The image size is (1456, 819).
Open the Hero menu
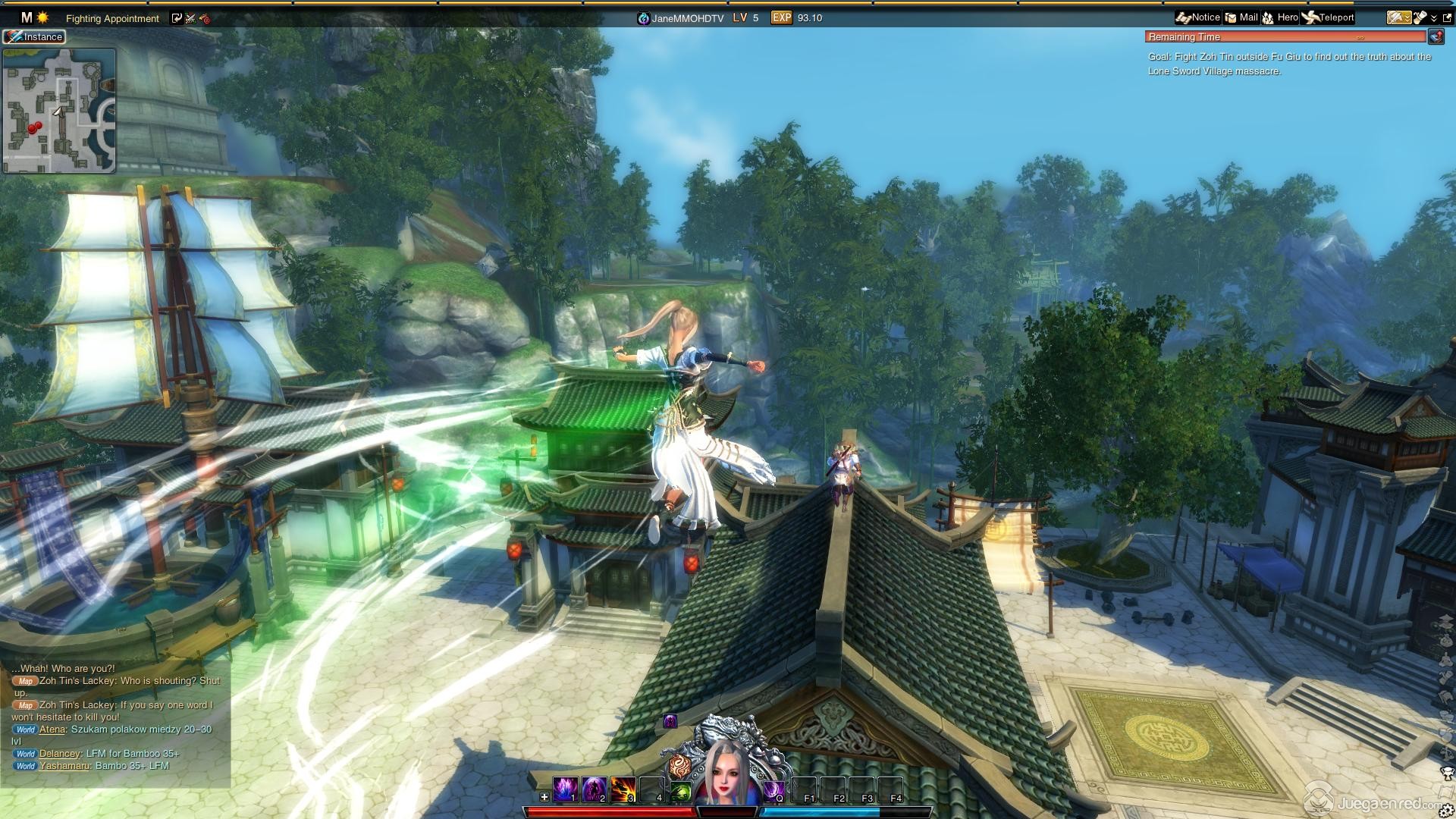[1280, 17]
